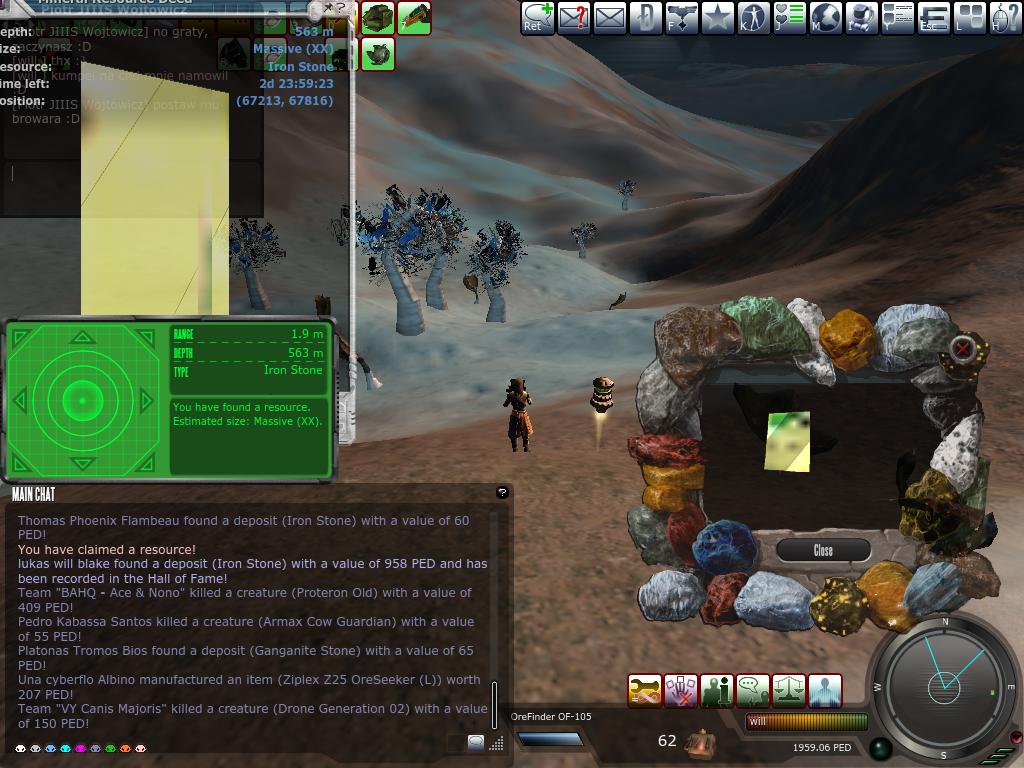This screenshot has width=1024, height=768.
Task: Open the balance scales trade icon
Action: (788, 691)
